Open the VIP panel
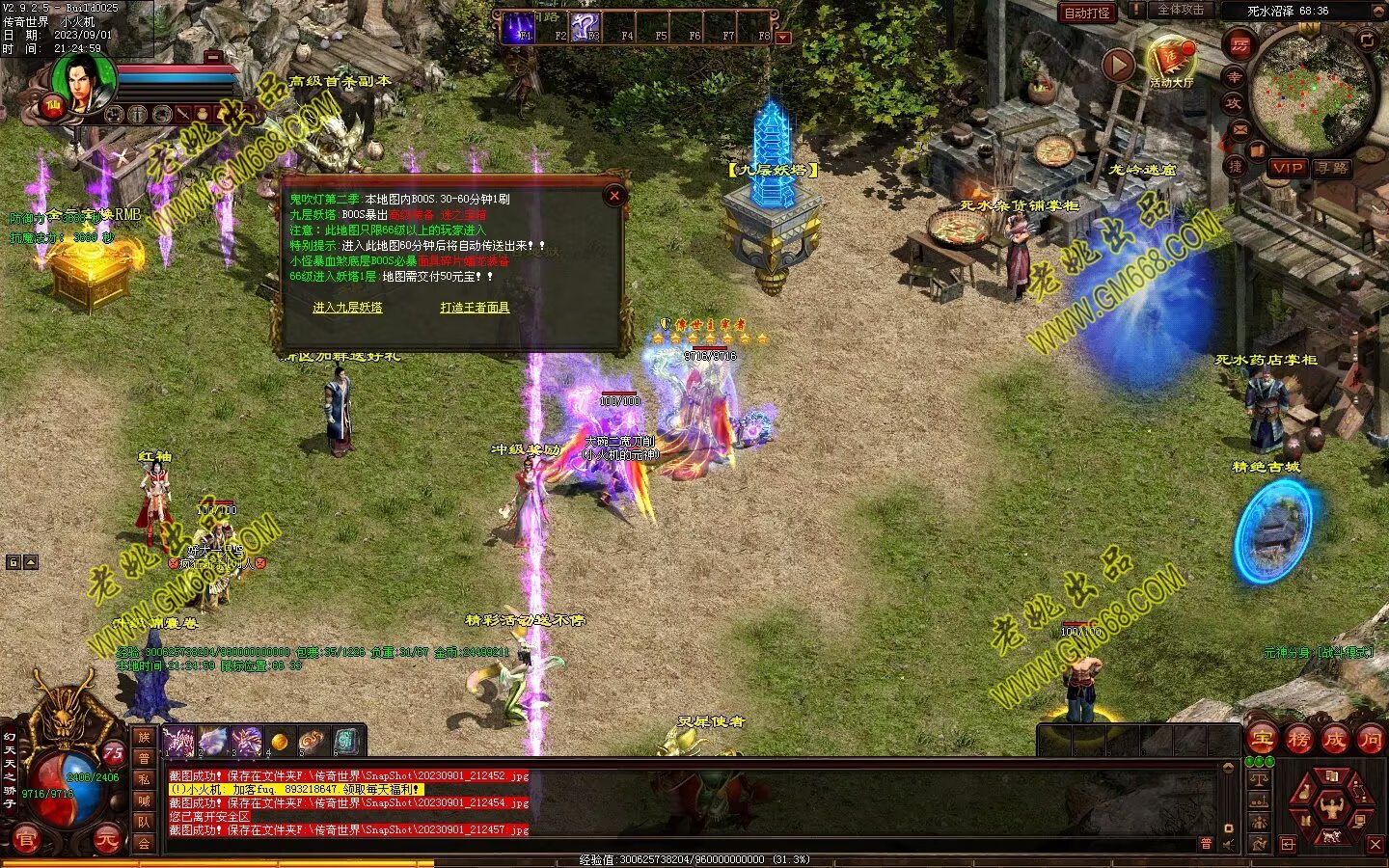The width and height of the screenshot is (1389, 868). 1287,168
